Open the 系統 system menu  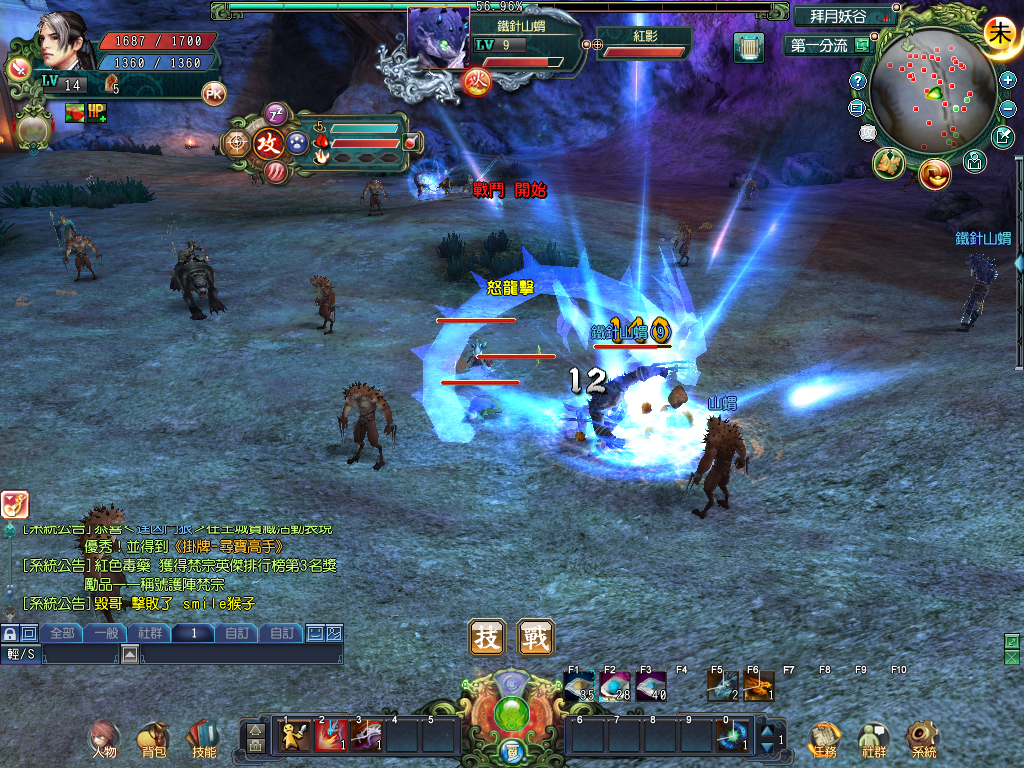click(x=922, y=738)
